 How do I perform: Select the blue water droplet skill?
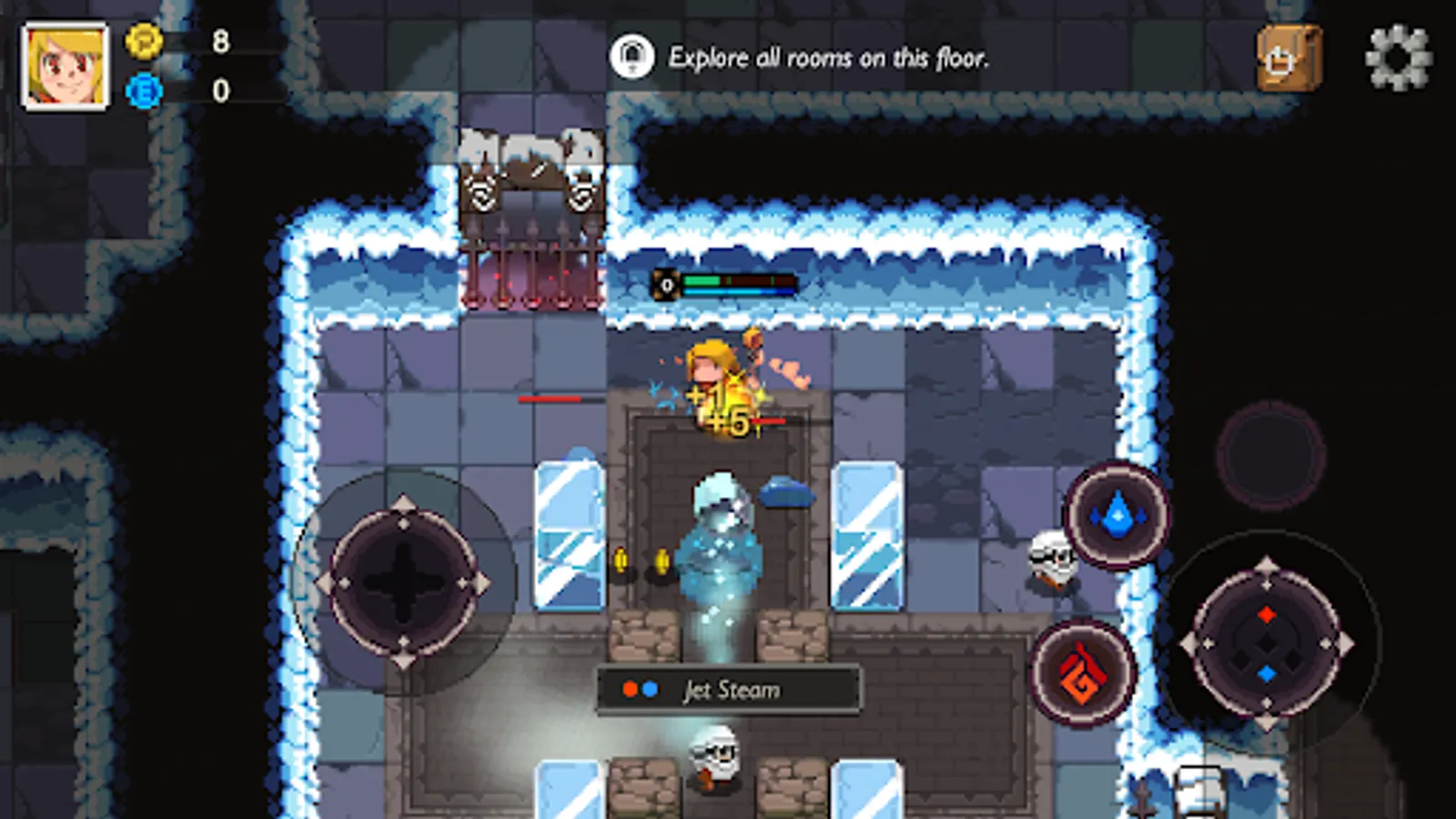tap(1117, 516)
